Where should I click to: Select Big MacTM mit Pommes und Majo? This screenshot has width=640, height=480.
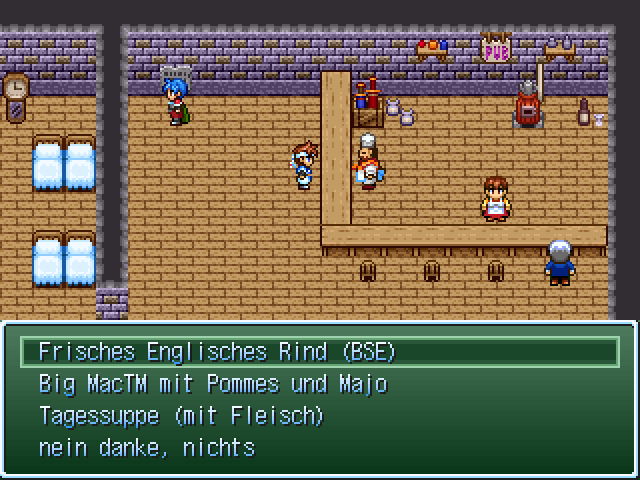tap(212, 384)
